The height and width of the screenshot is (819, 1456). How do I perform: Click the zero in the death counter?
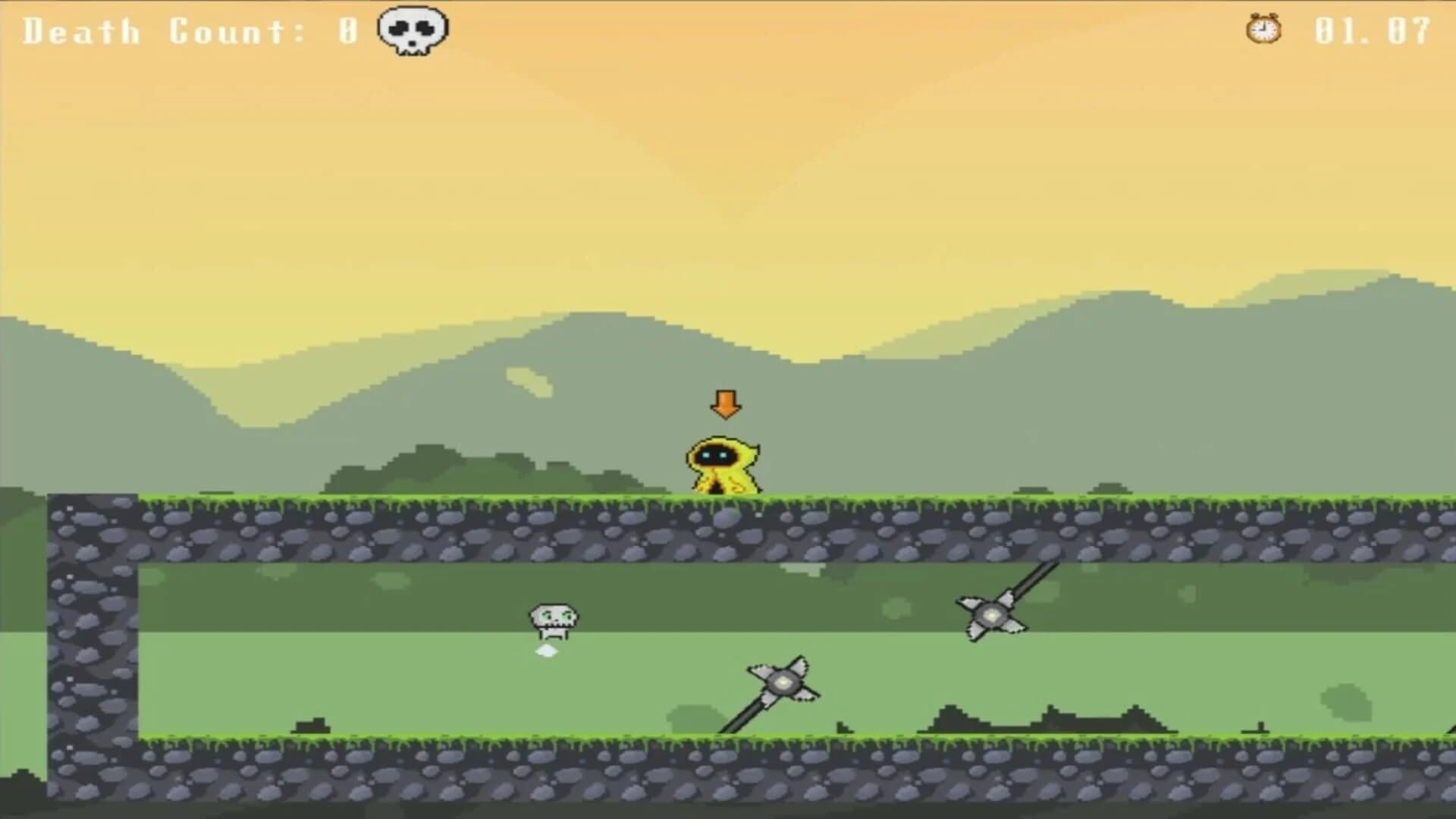click(x=346, y=30)
